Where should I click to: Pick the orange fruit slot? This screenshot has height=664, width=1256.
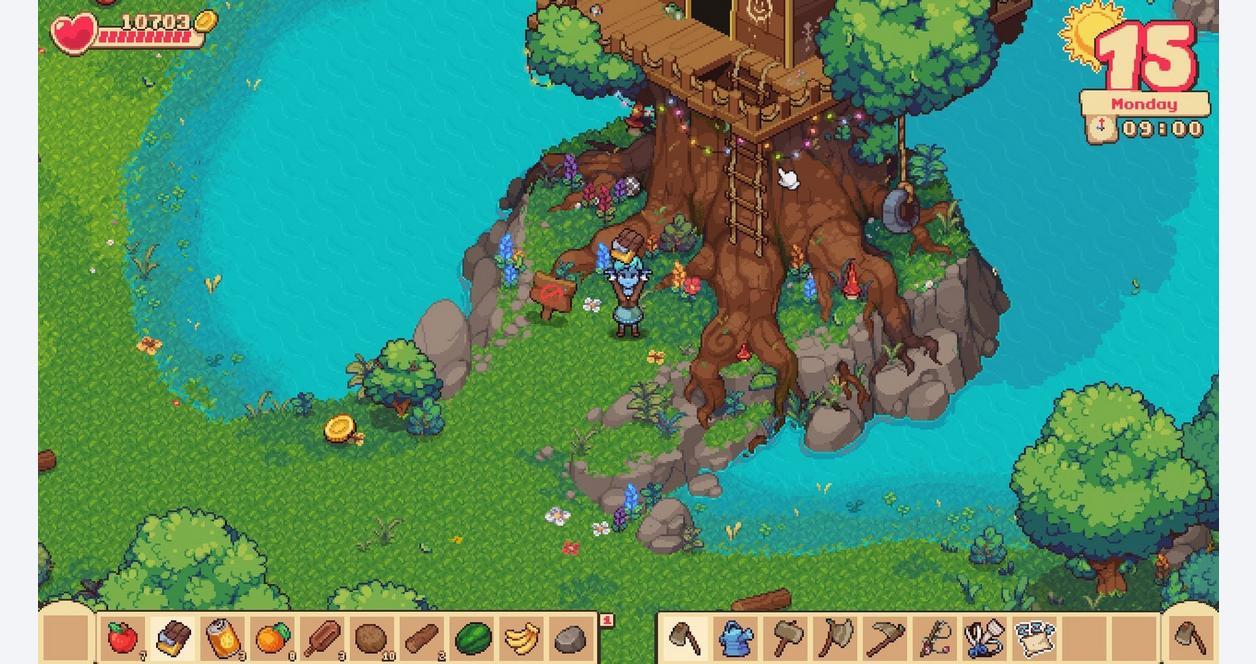click(272, 638)
